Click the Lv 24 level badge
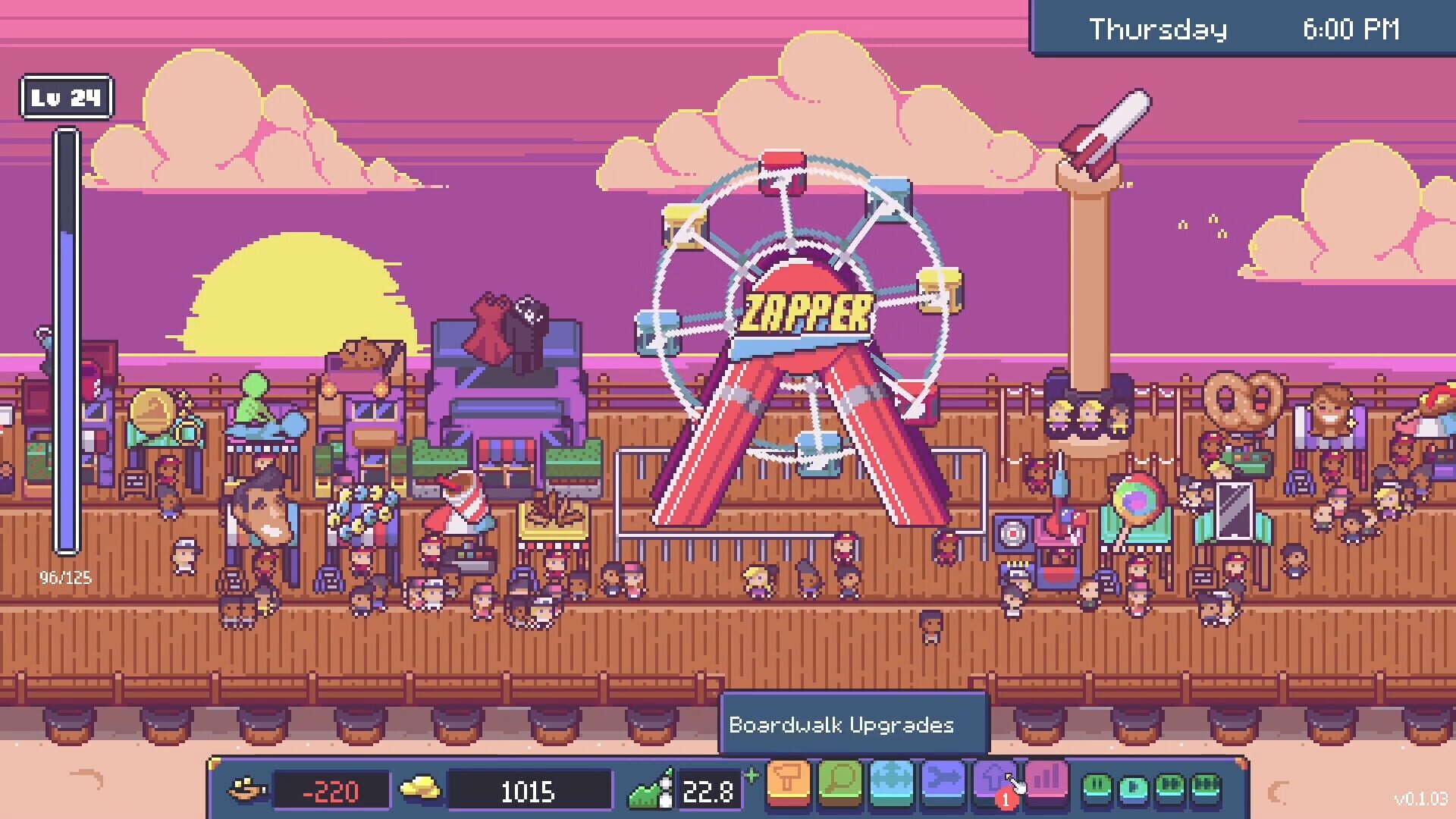Viewport: 1456px width, 819px height. tap(65, 96)
